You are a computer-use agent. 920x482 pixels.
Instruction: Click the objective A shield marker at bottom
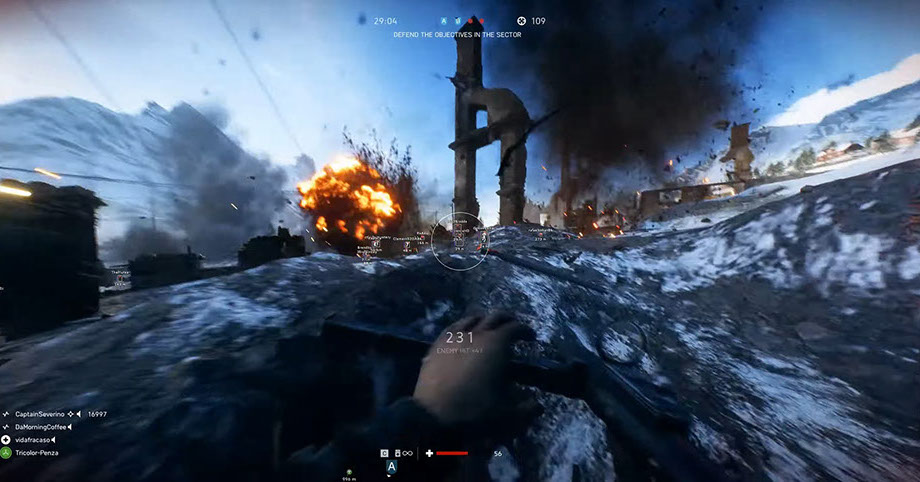tap(392, 467)
